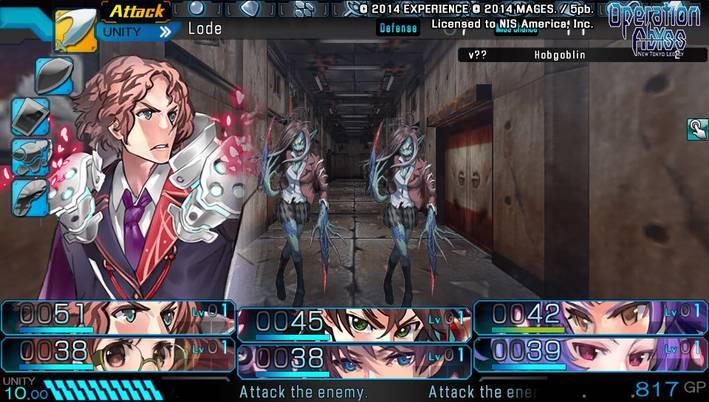709x402 pixels.
Task: Select the party member with 42 HP
Action: [x=590, y=317]
